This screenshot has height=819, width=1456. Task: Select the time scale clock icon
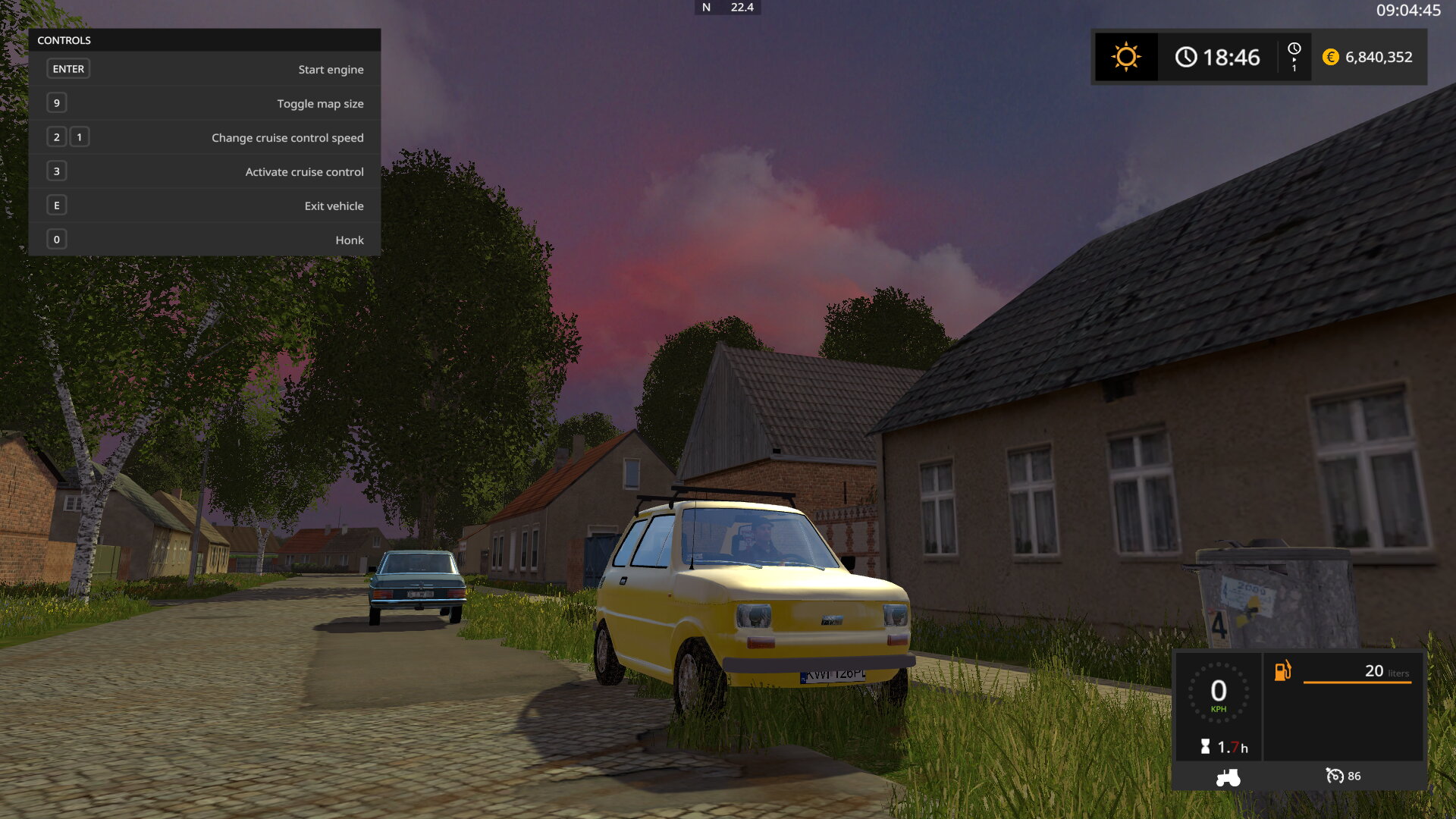[x=1294, y=50]
